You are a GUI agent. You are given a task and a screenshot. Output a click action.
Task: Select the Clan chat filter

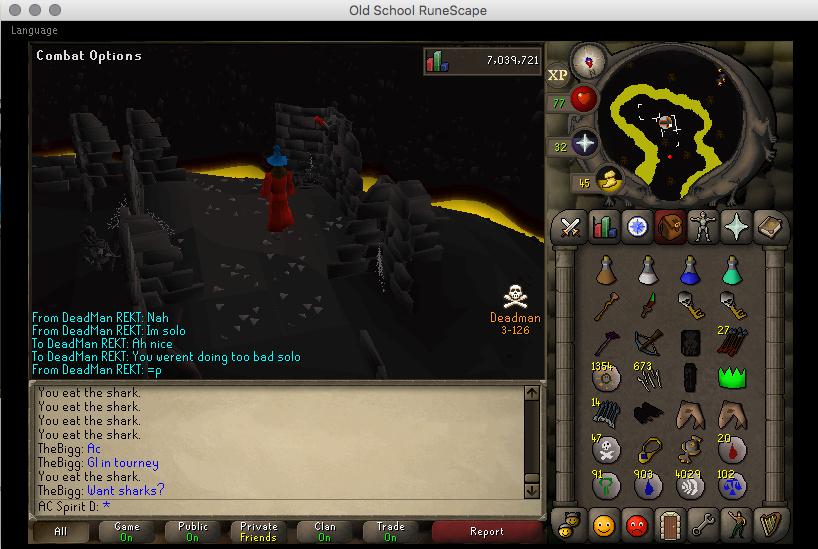pyautogui.click(x=324, y=531)
